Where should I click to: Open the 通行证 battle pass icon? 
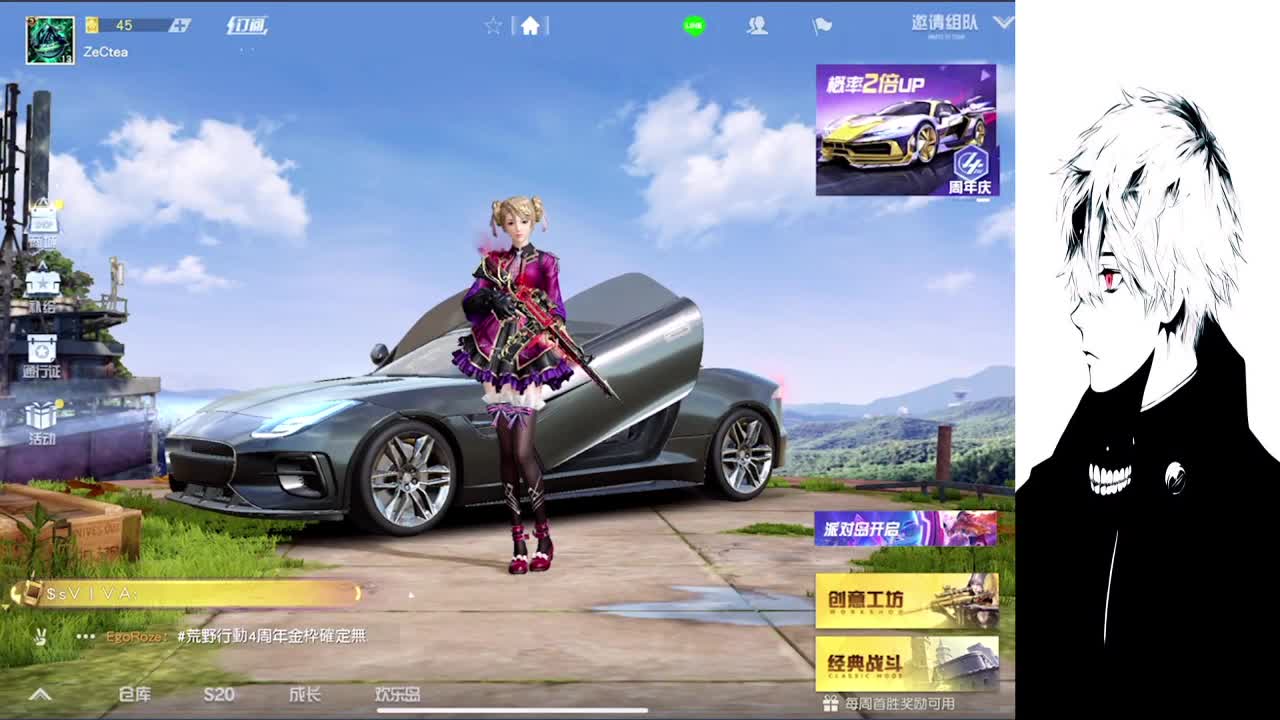(x=42, y=355)
